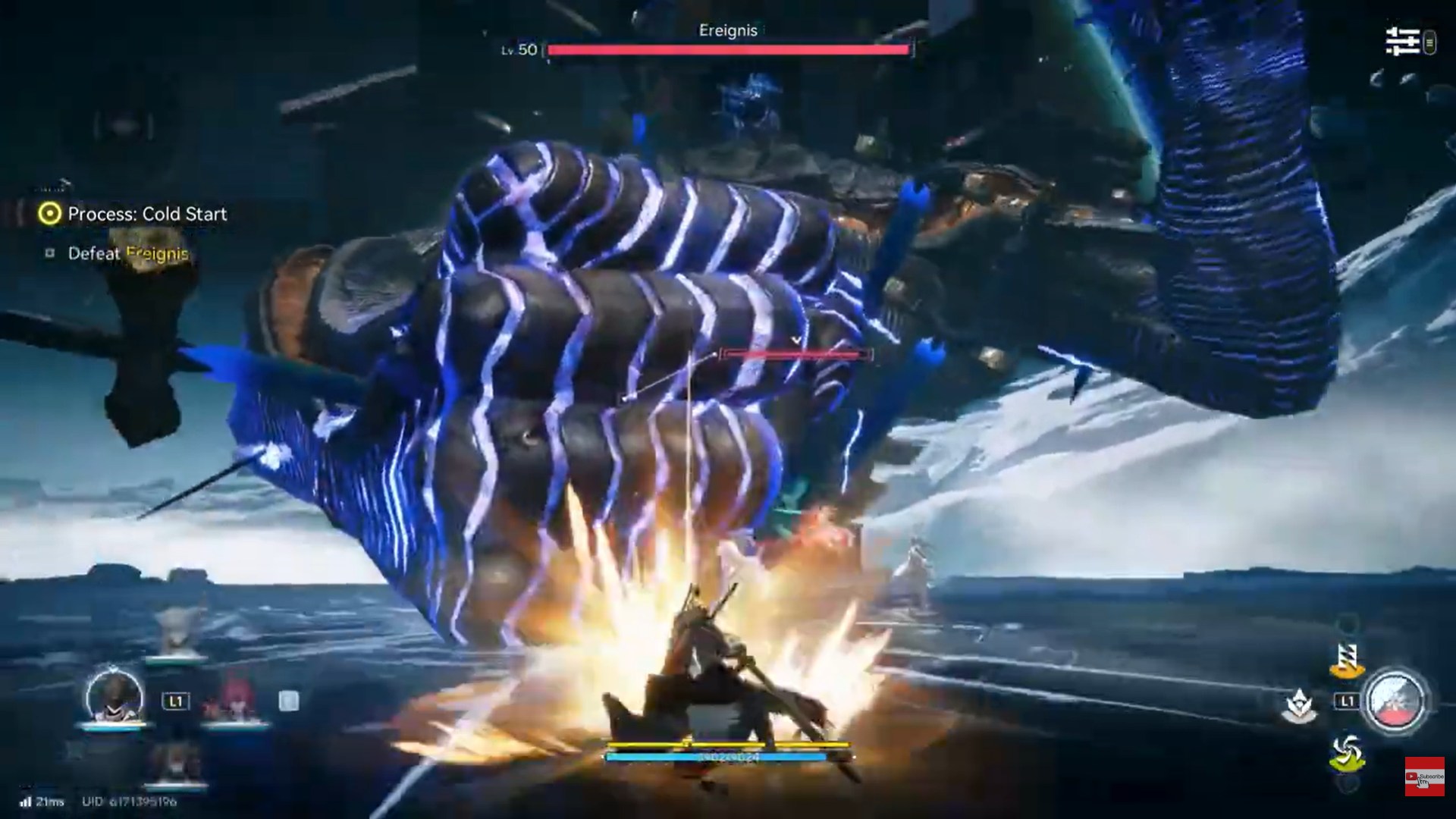1456x819 pixels.
Task: Expand the Process: Cold Start objective tracker
Action: click(x=146, y=215)
